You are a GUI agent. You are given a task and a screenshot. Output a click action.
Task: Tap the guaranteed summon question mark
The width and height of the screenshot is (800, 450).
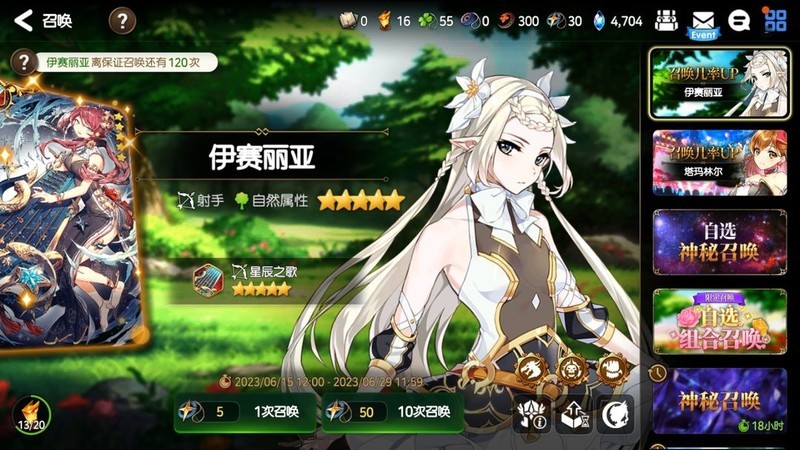click(x=19, y=62)
